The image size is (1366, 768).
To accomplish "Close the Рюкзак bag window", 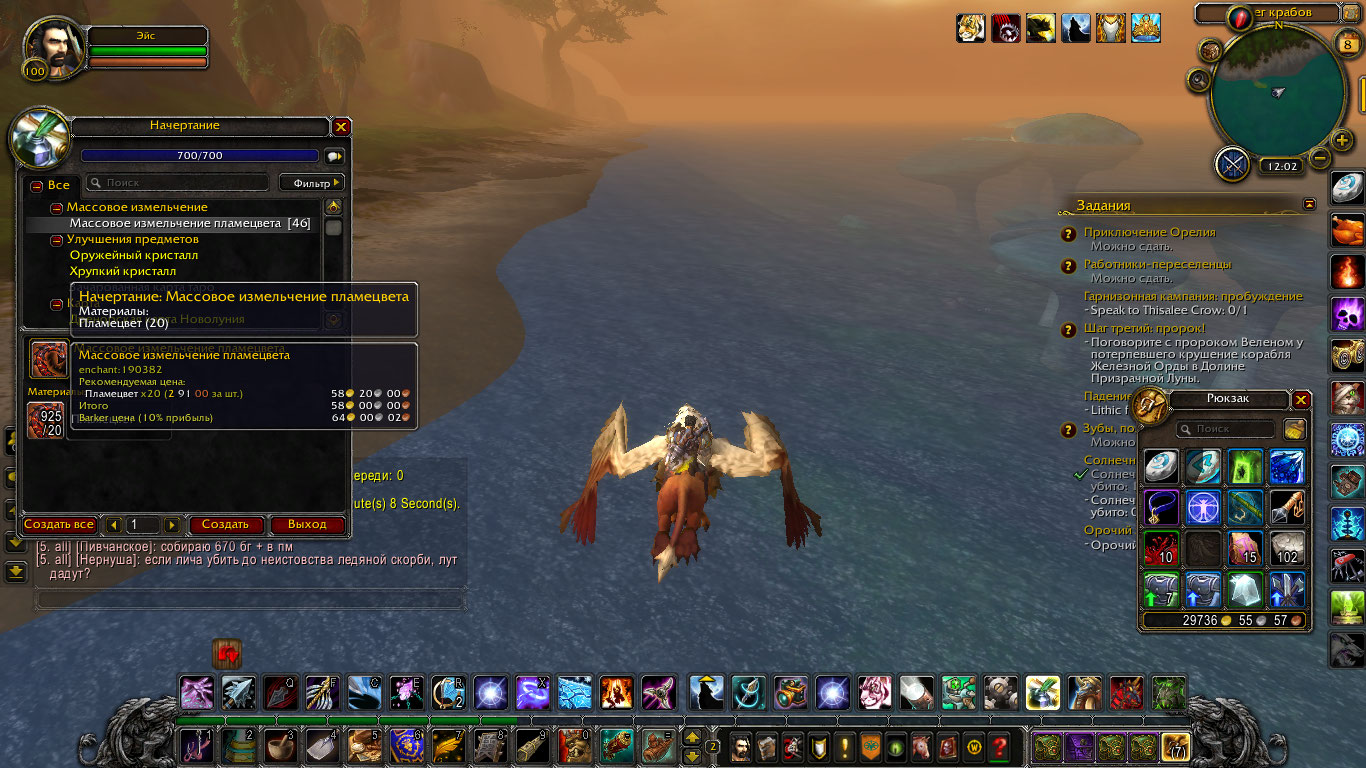I will pos(1301,400).
